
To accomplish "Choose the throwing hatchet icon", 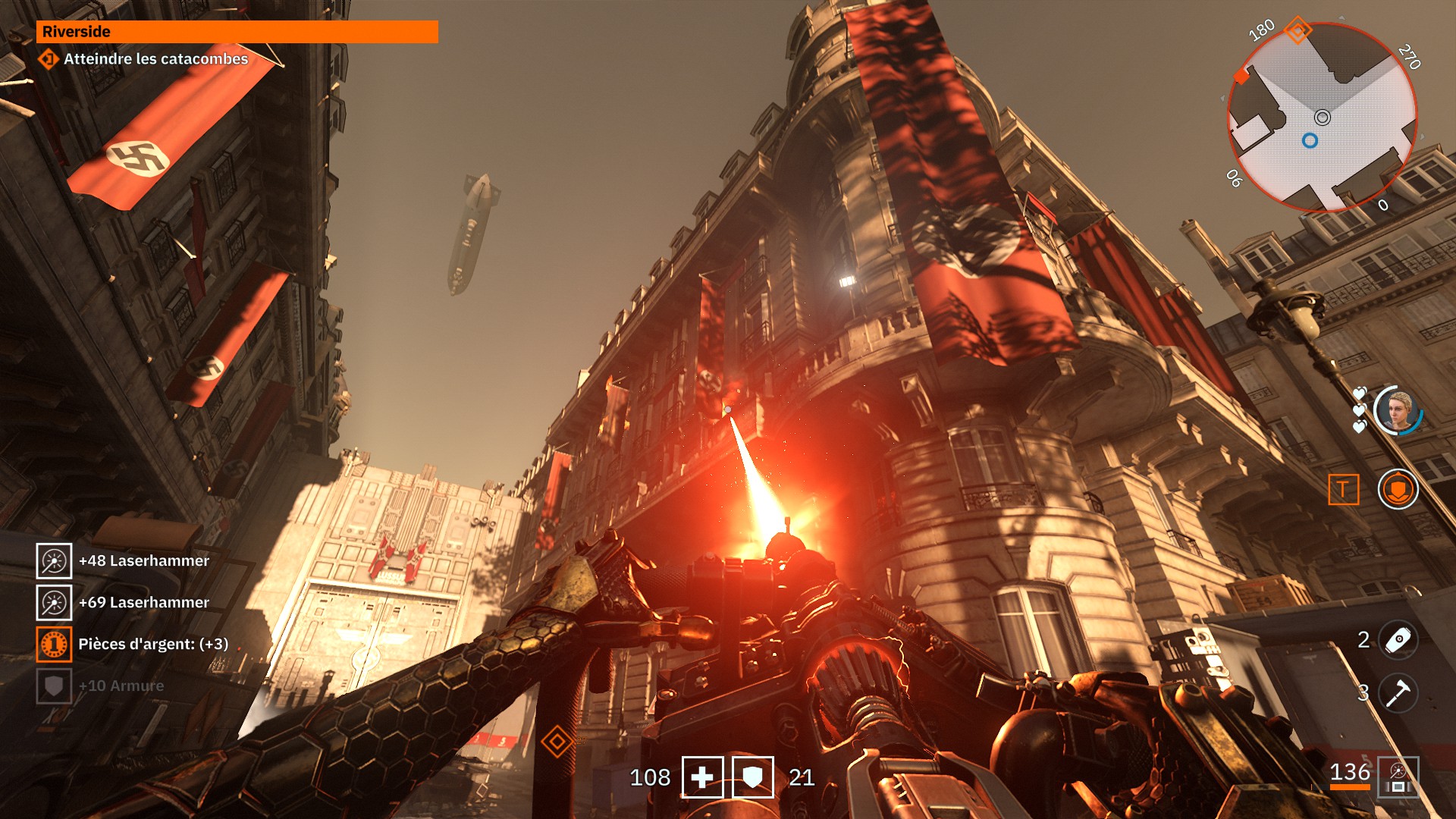I will tap(1398, 693).
